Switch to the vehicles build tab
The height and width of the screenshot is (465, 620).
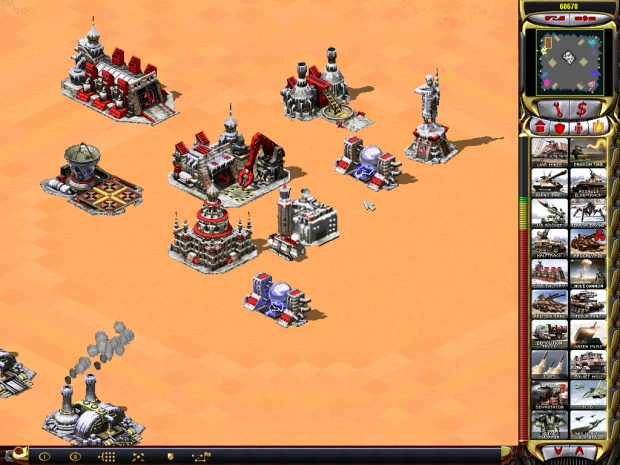click(x=598, y=127)
